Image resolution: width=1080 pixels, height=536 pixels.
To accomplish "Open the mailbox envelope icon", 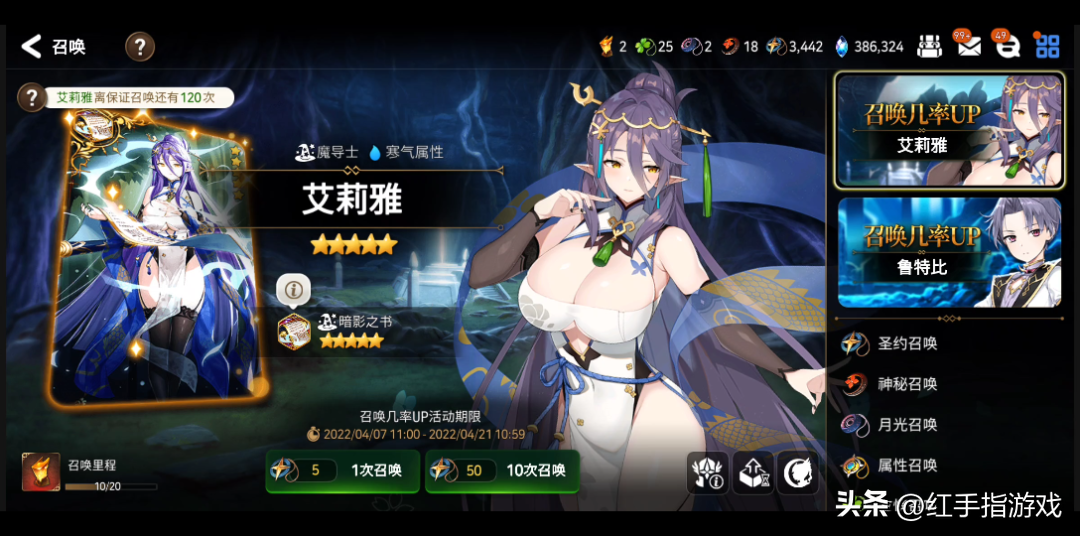I will (968, 46).
